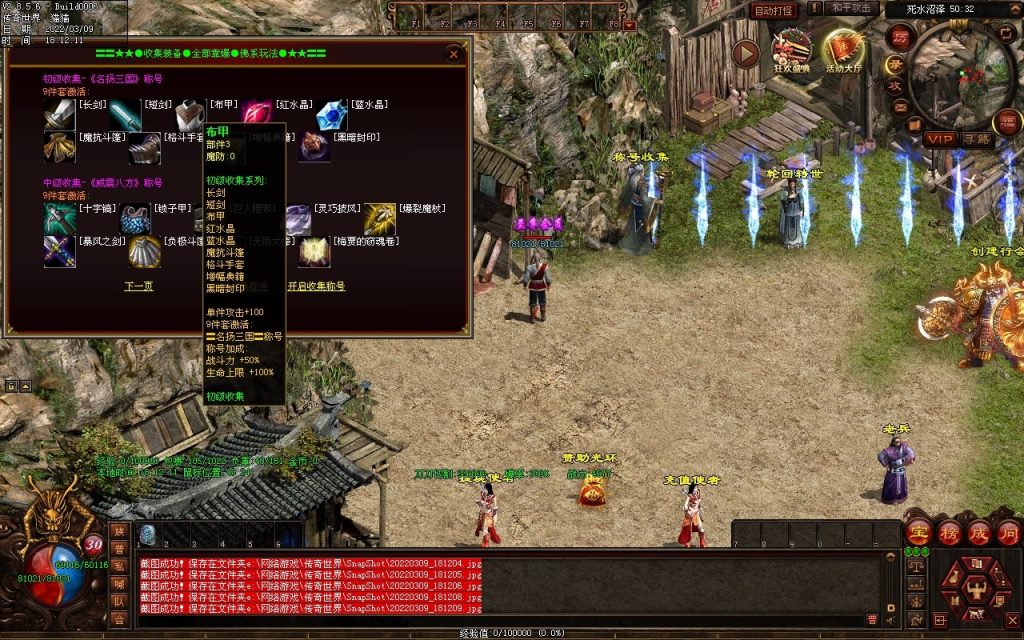Pick the 暴风之剑 storm sword icon
This screenshot has height=640, width=1024.
click(x=59, y=252)
